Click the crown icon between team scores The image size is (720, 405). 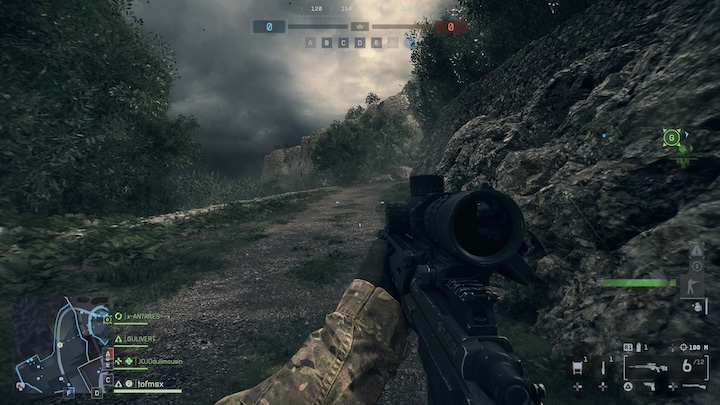tap(360, 26)
